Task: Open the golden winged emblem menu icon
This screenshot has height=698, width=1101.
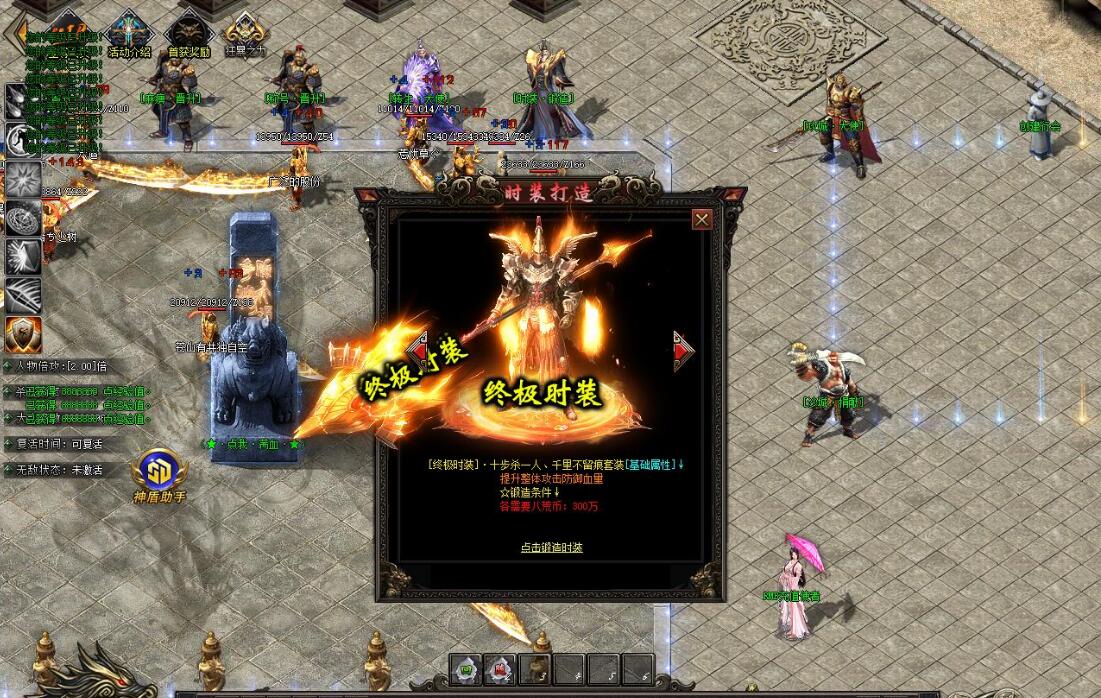Action: [244, 32]
